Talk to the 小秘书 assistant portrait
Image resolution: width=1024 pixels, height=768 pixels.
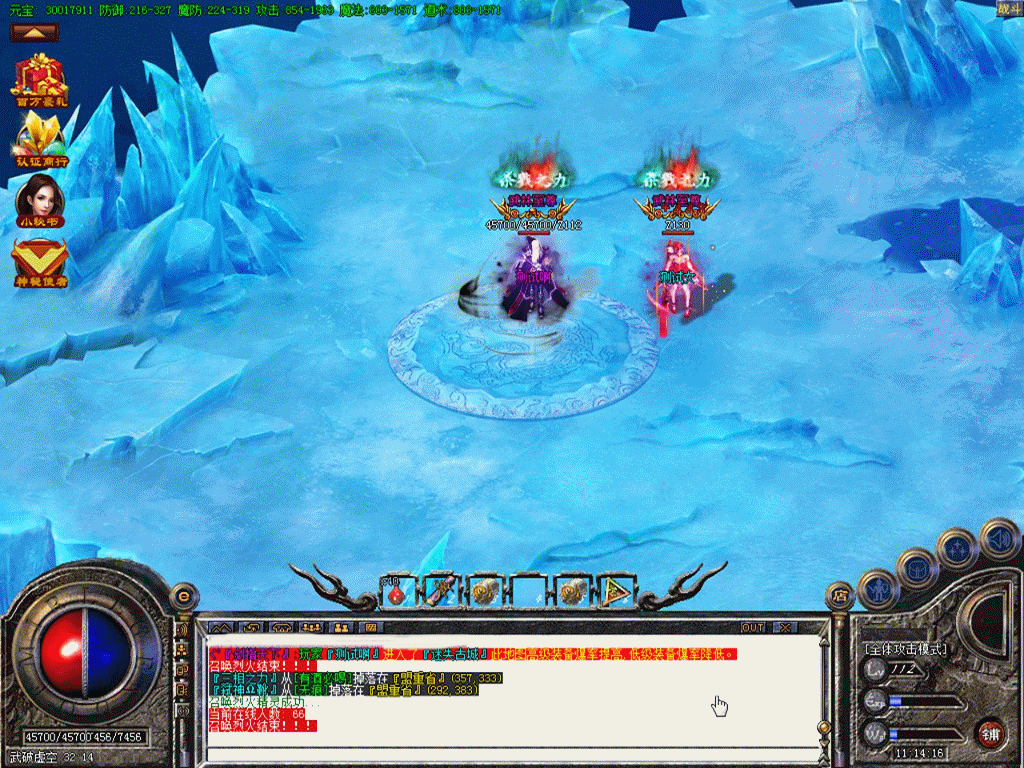pos(40,197)
